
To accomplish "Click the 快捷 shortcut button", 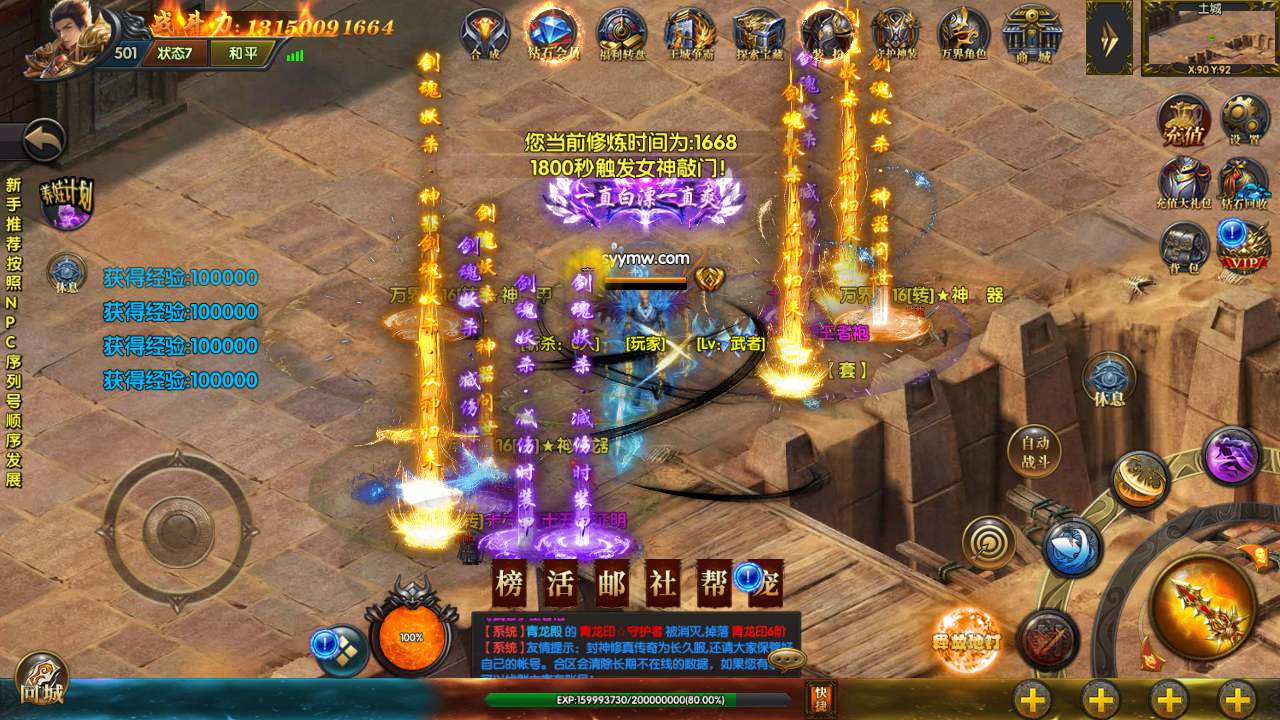I will (821, 697).
